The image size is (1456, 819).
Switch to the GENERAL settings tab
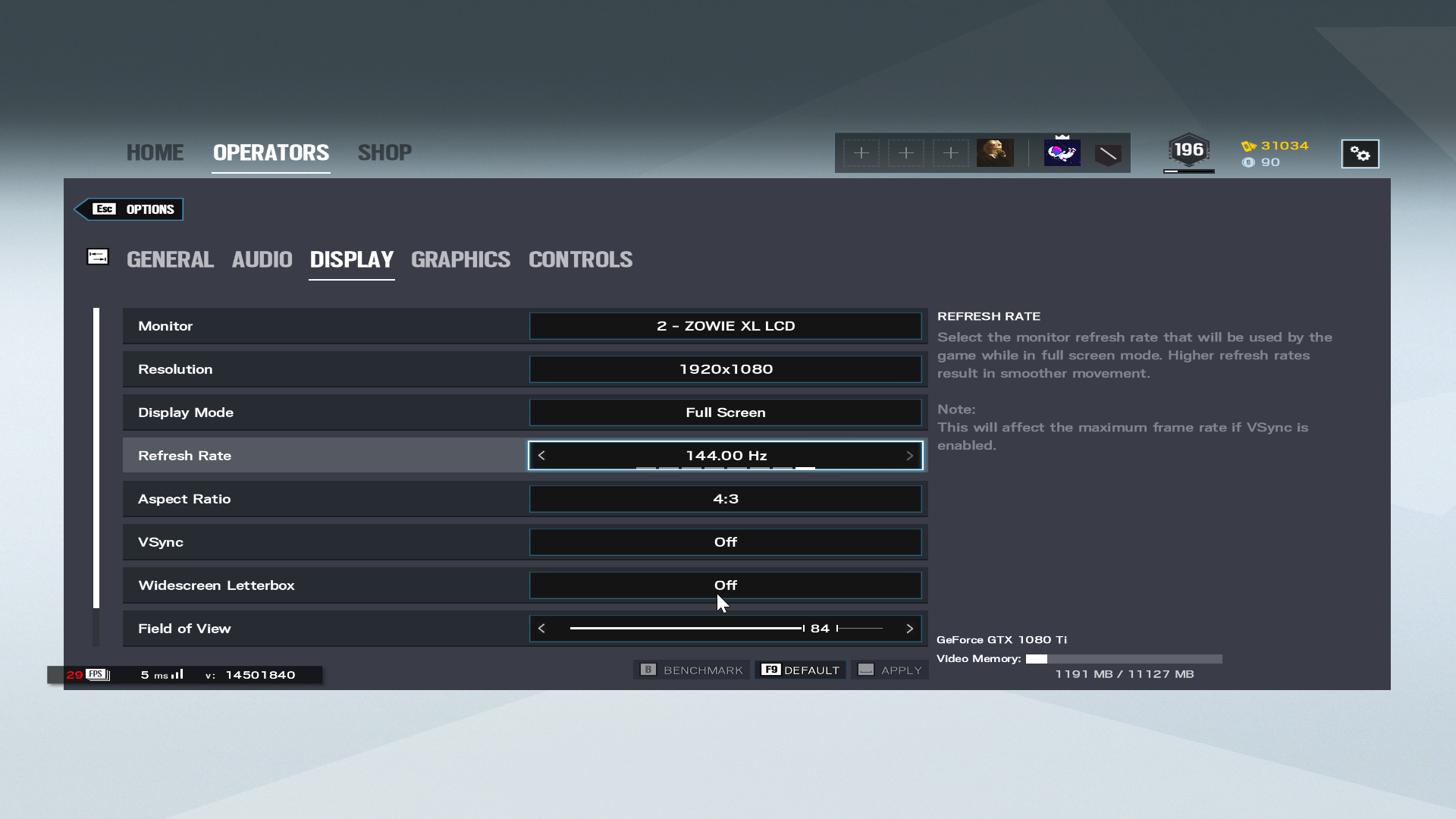(x=170, y=259)
